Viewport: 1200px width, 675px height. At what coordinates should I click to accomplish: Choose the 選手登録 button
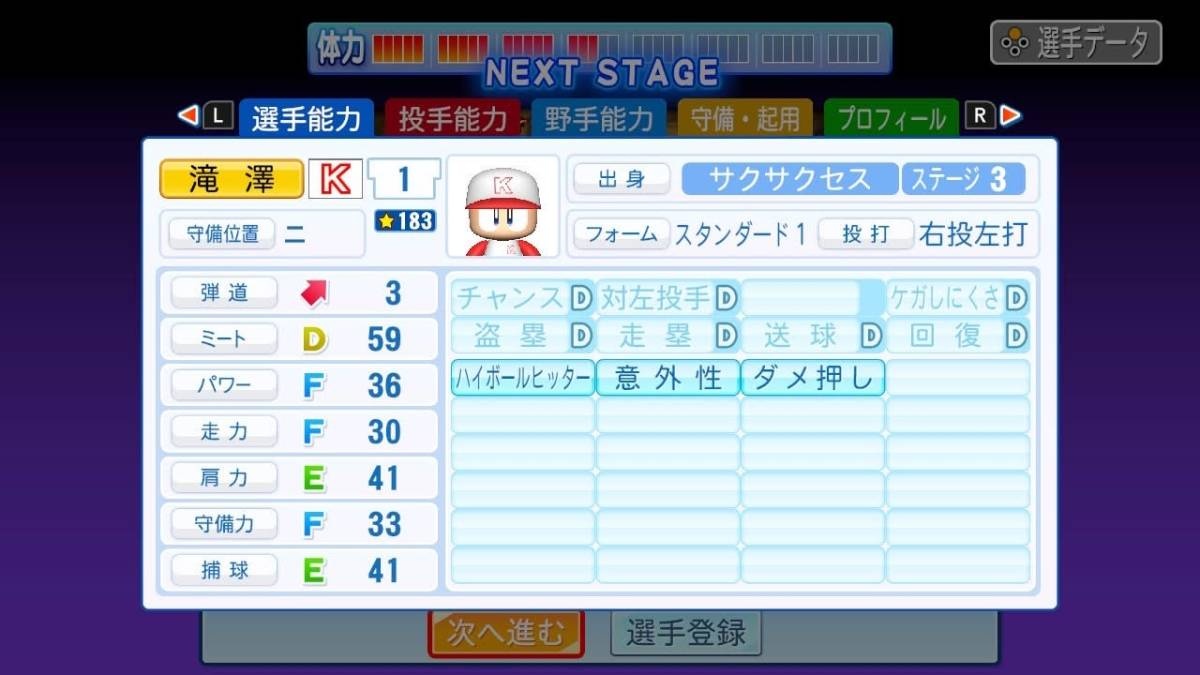point(686,632)
